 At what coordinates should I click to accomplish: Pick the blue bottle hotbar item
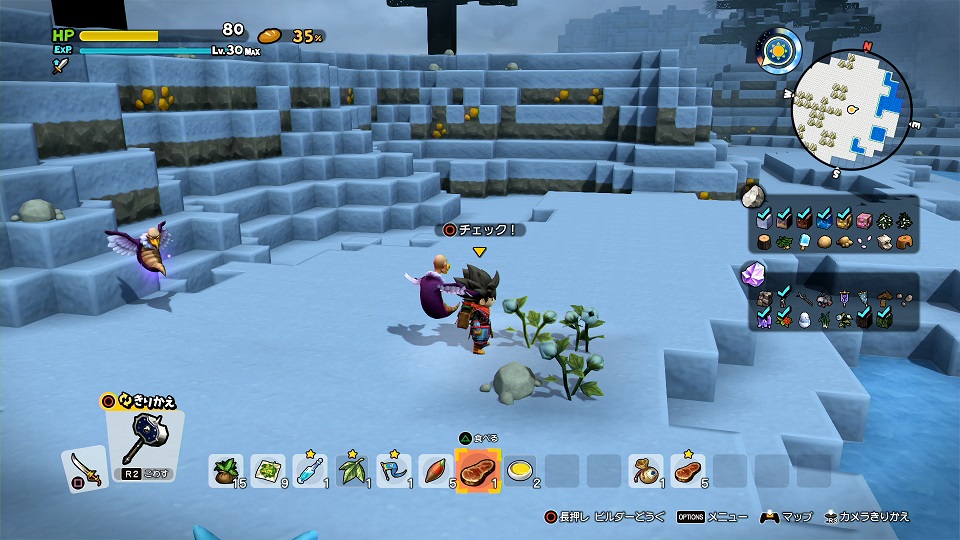(310, 470)
